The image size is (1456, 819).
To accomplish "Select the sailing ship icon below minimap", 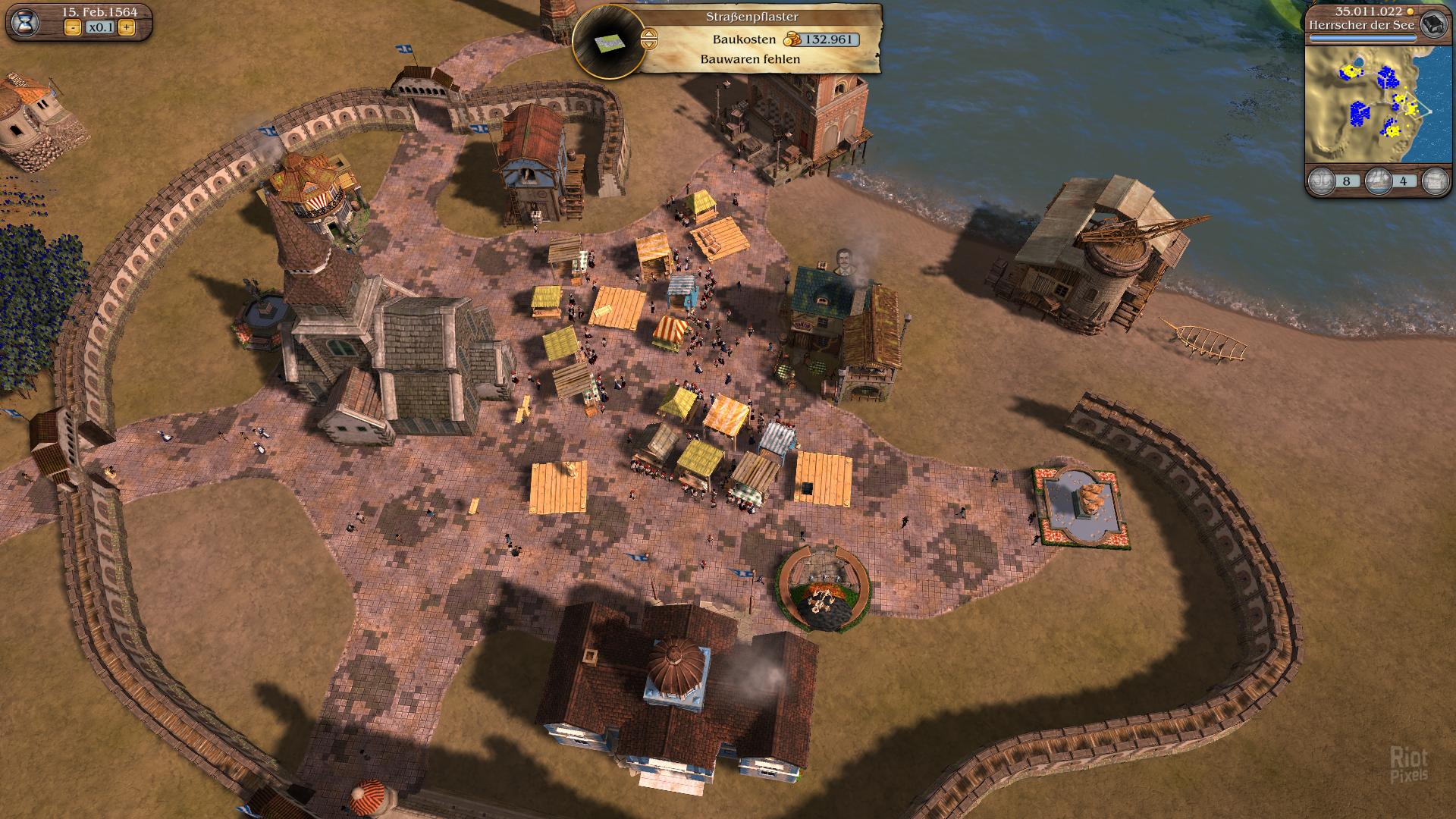I will 1378,181.
